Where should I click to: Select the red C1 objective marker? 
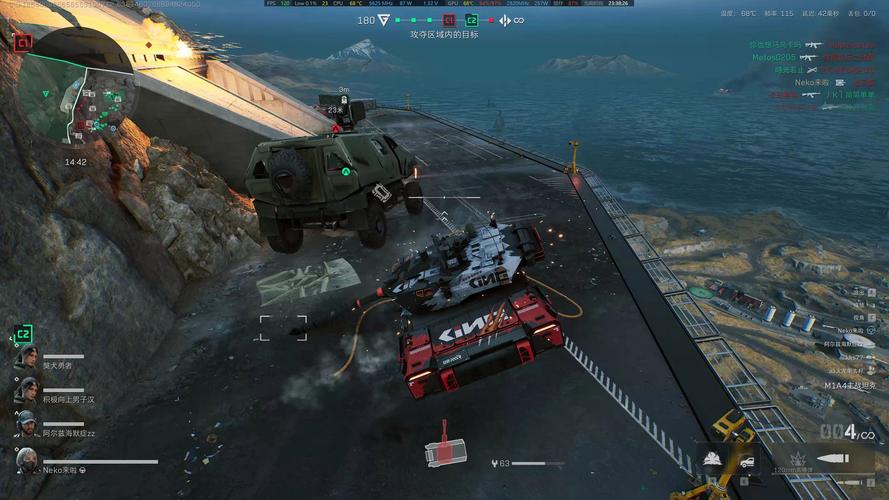(449, 20)
